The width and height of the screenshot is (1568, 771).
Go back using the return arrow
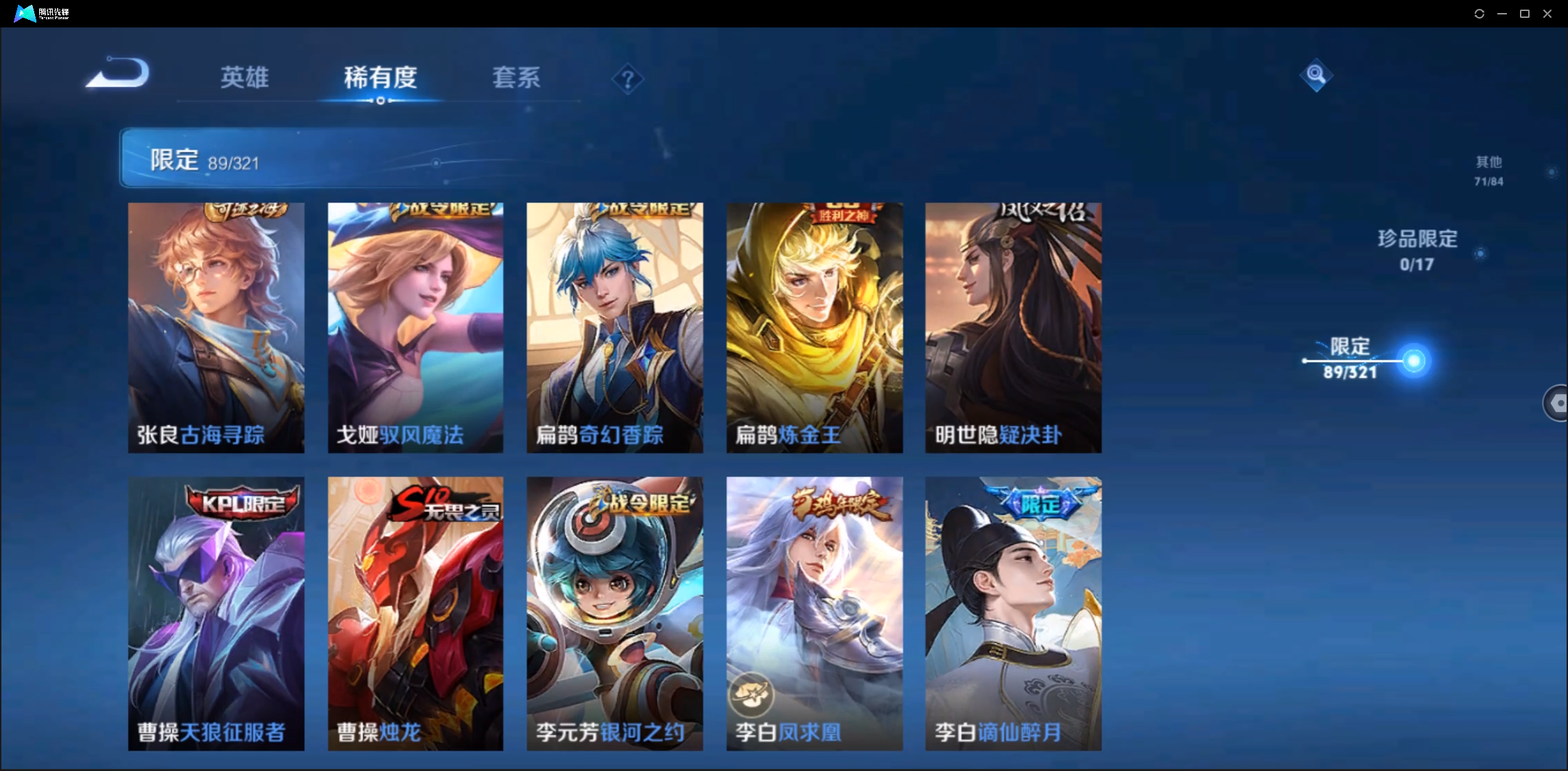click(x=117, y=73)
